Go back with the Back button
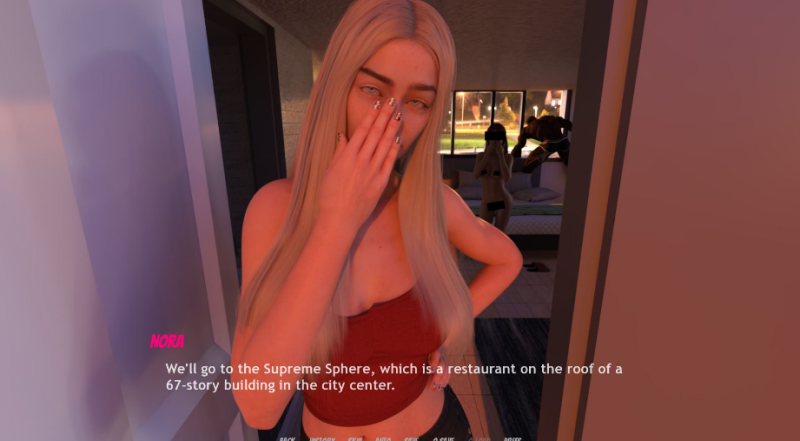The width and height of the screenshot is (800, 441). coord(287,438)
